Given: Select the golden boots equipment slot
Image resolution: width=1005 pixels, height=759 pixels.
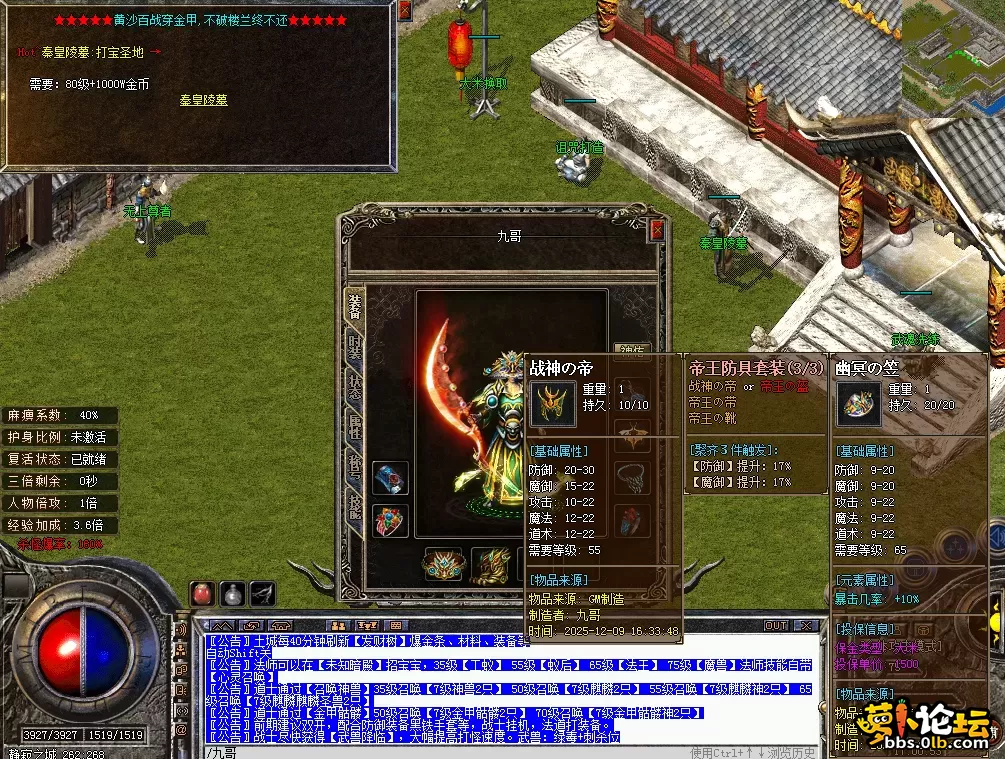Looking at the screenshot, I should point(490,566).
